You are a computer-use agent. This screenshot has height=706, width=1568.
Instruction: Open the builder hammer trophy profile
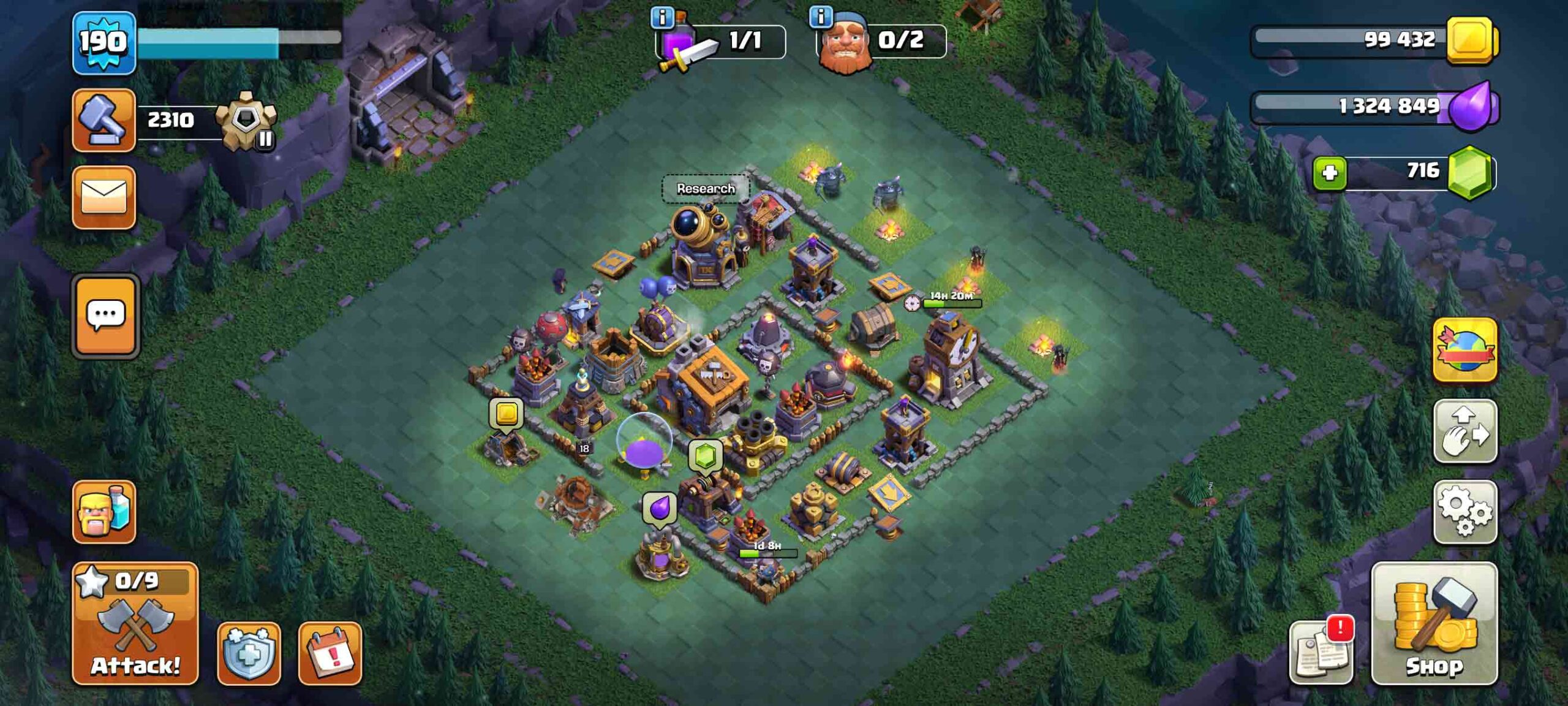point(104,120)
